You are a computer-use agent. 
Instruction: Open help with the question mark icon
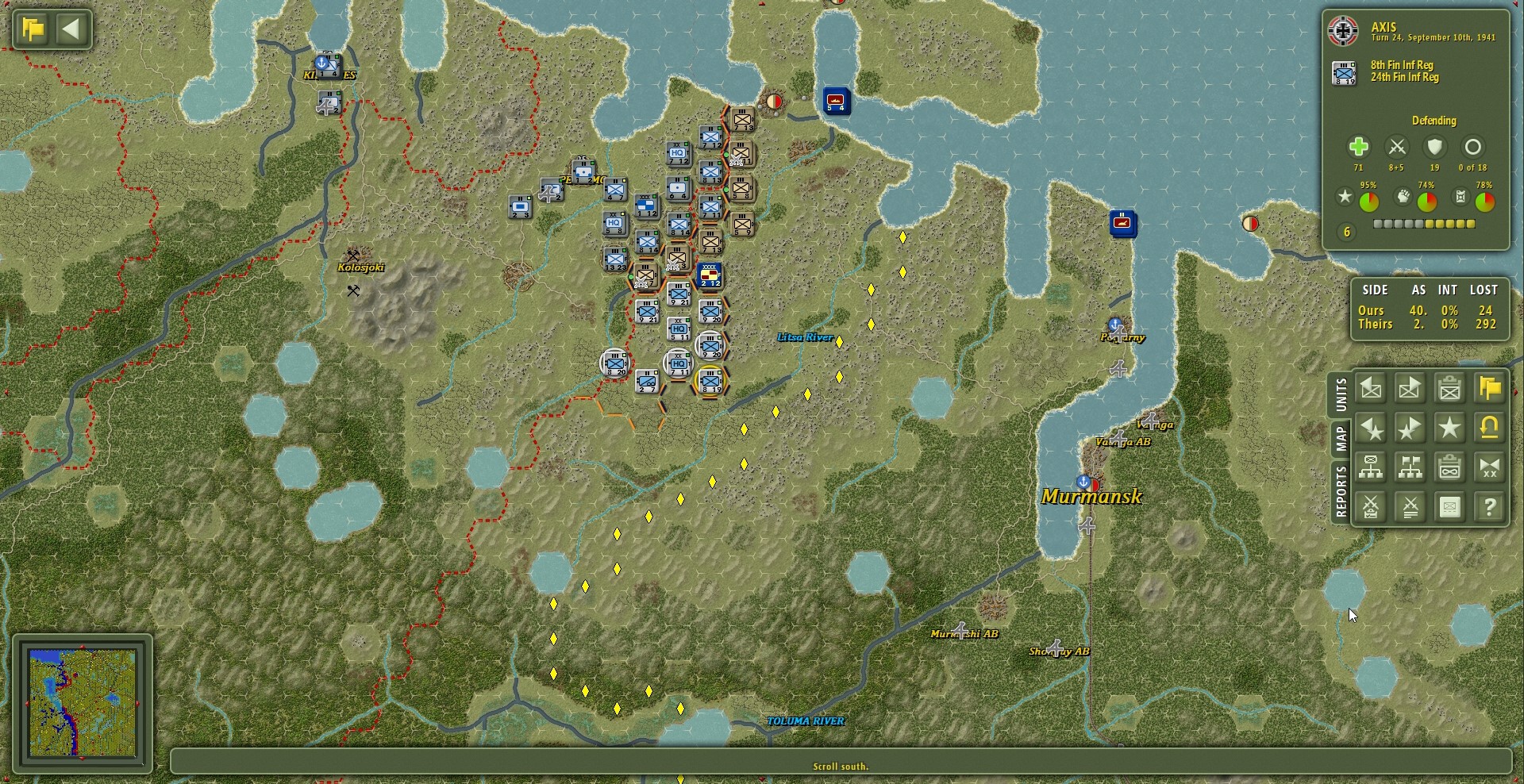pyautogui.click(x=1490, y=508)
